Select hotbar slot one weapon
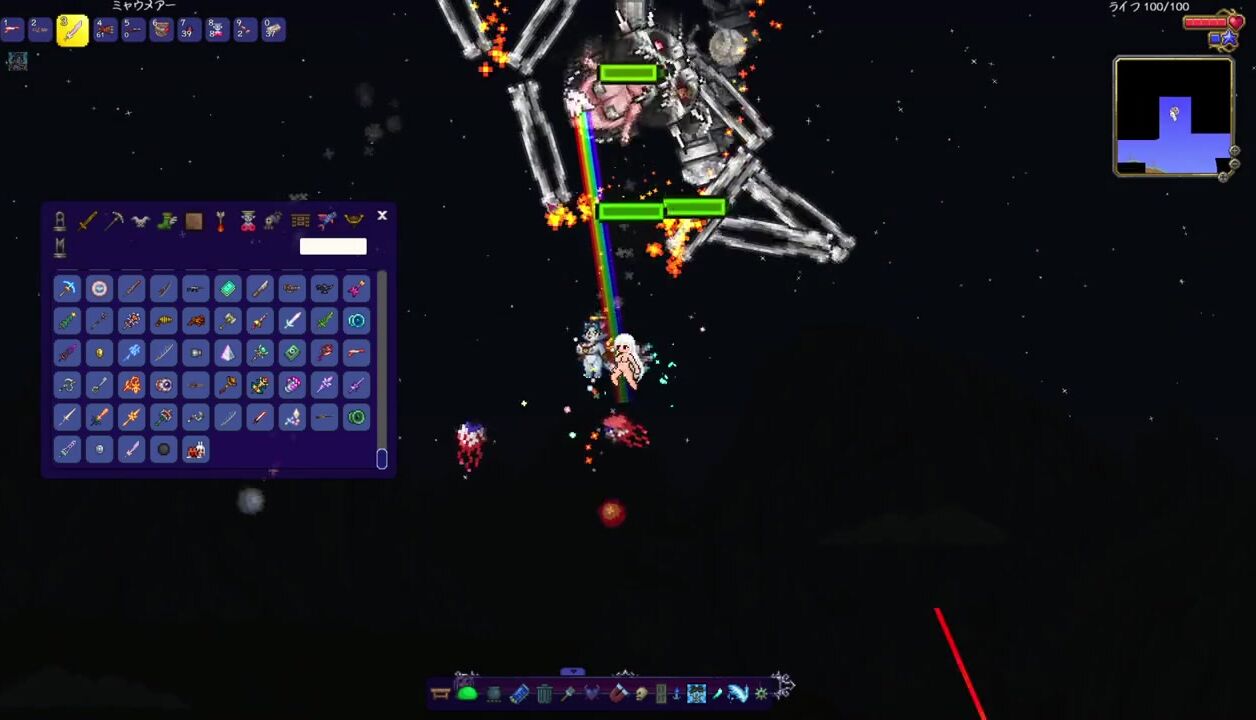 click(x=13, y=30)
